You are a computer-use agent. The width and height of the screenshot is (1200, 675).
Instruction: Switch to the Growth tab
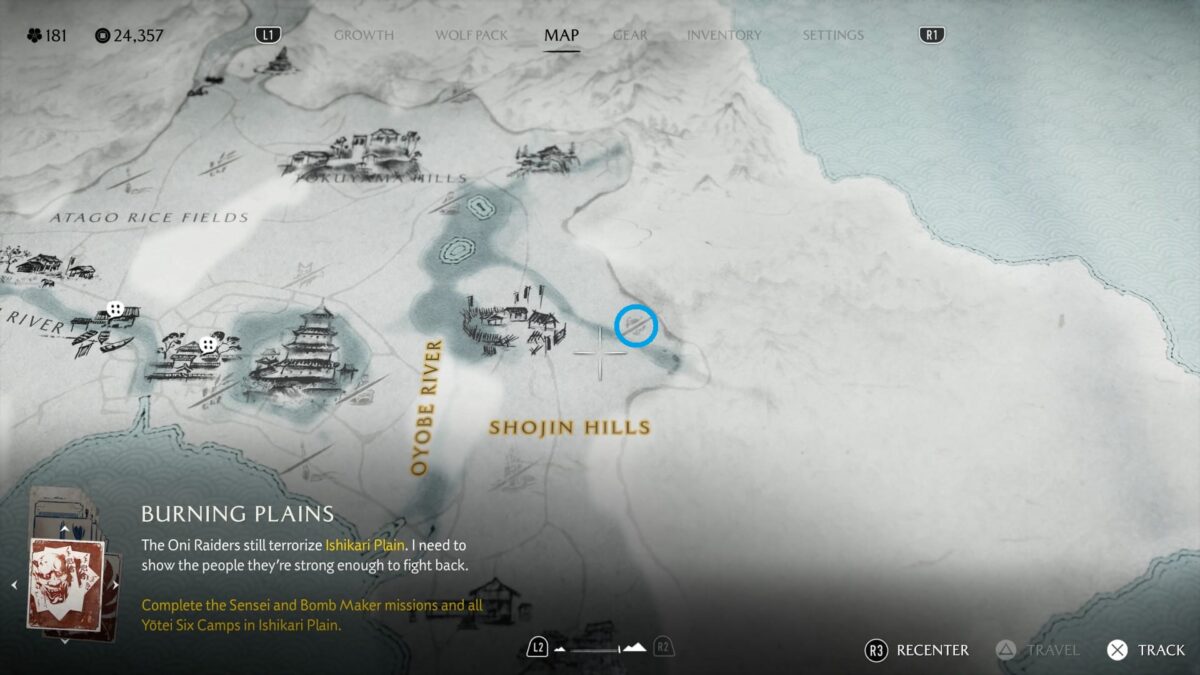[363, 35]
